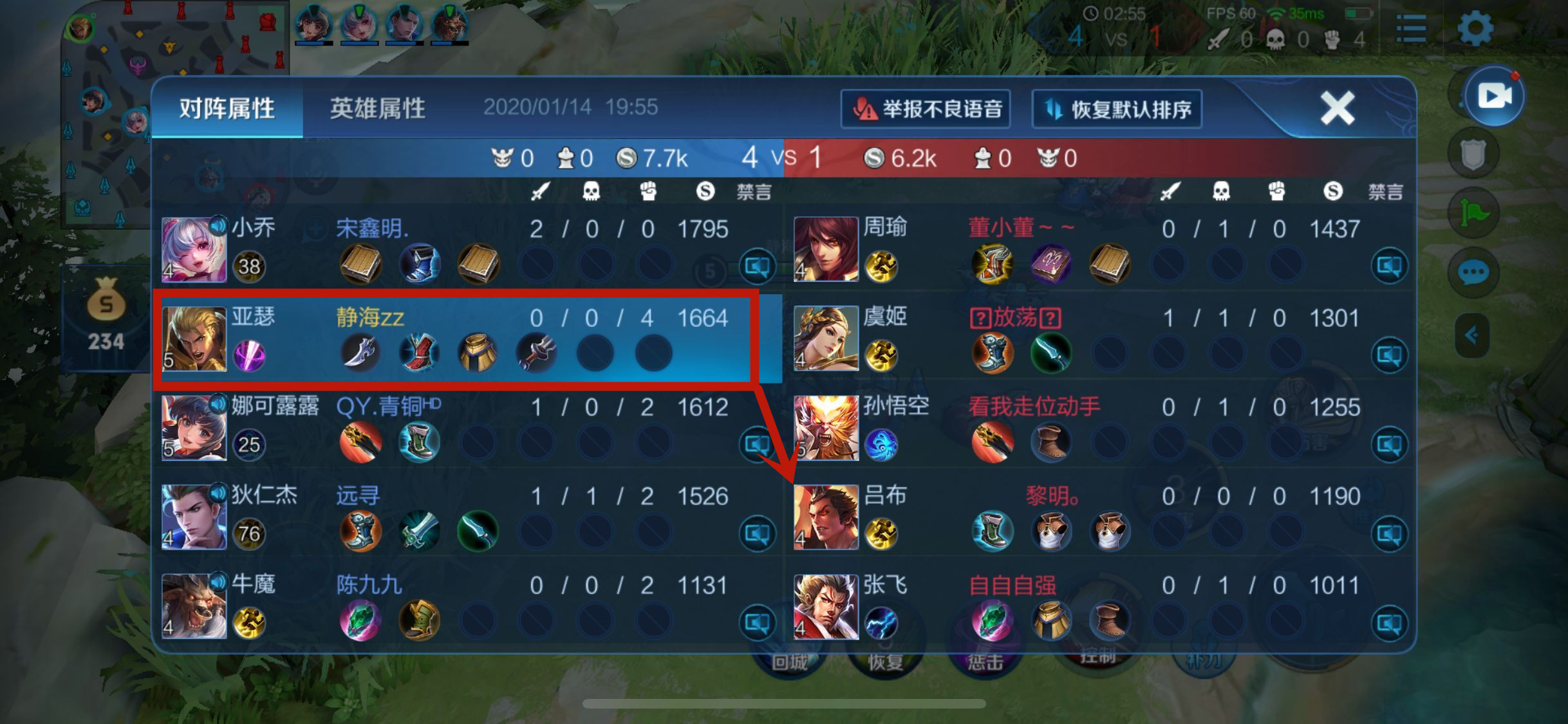Select 孙悟空 hero portrait

[826, 428]
